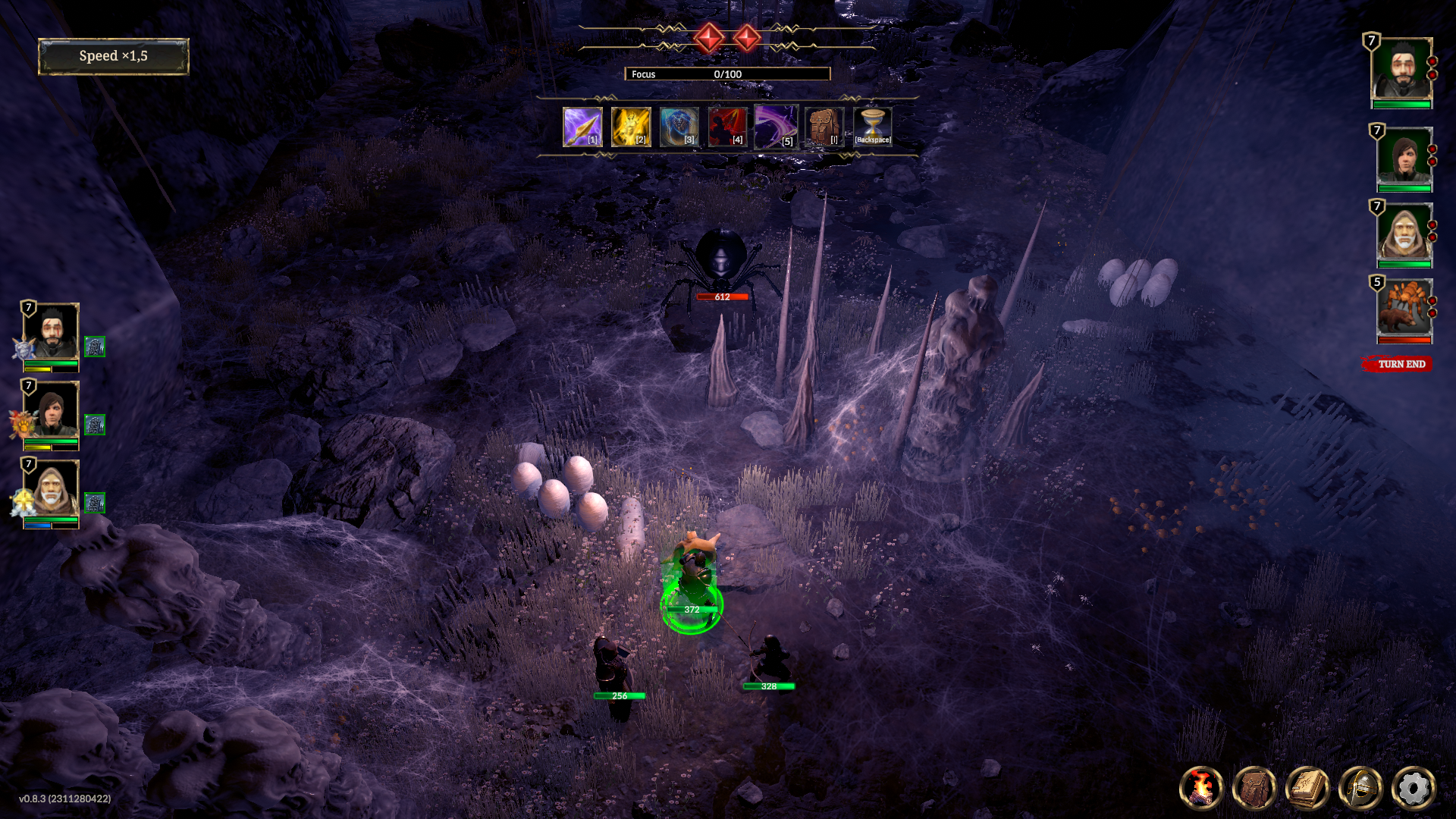
Task: Click the bearded warrior turn-order portrait
Action: (x=1401, y=70)
